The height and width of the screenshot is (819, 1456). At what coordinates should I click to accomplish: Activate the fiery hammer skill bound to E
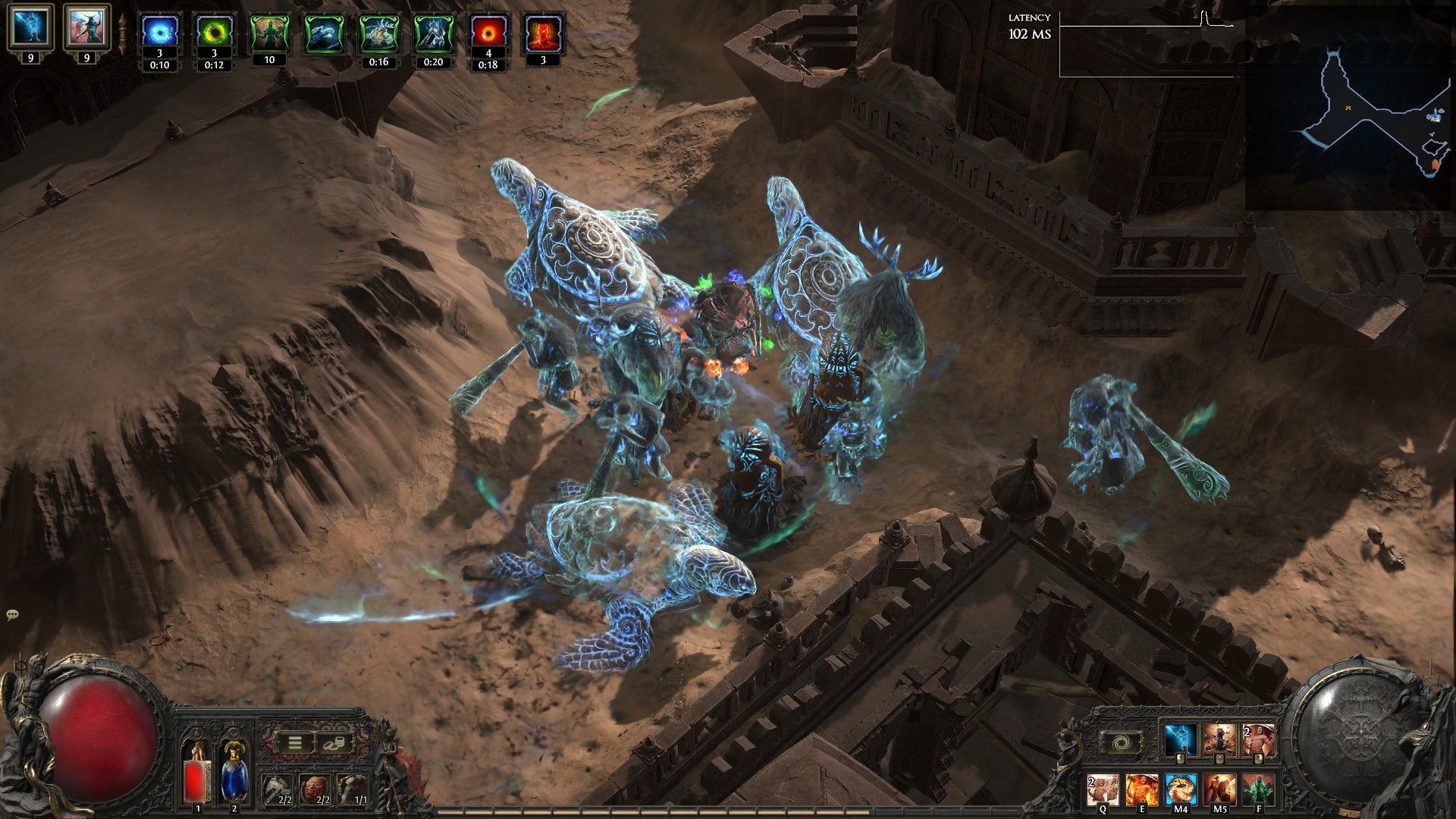(1141, 789)
